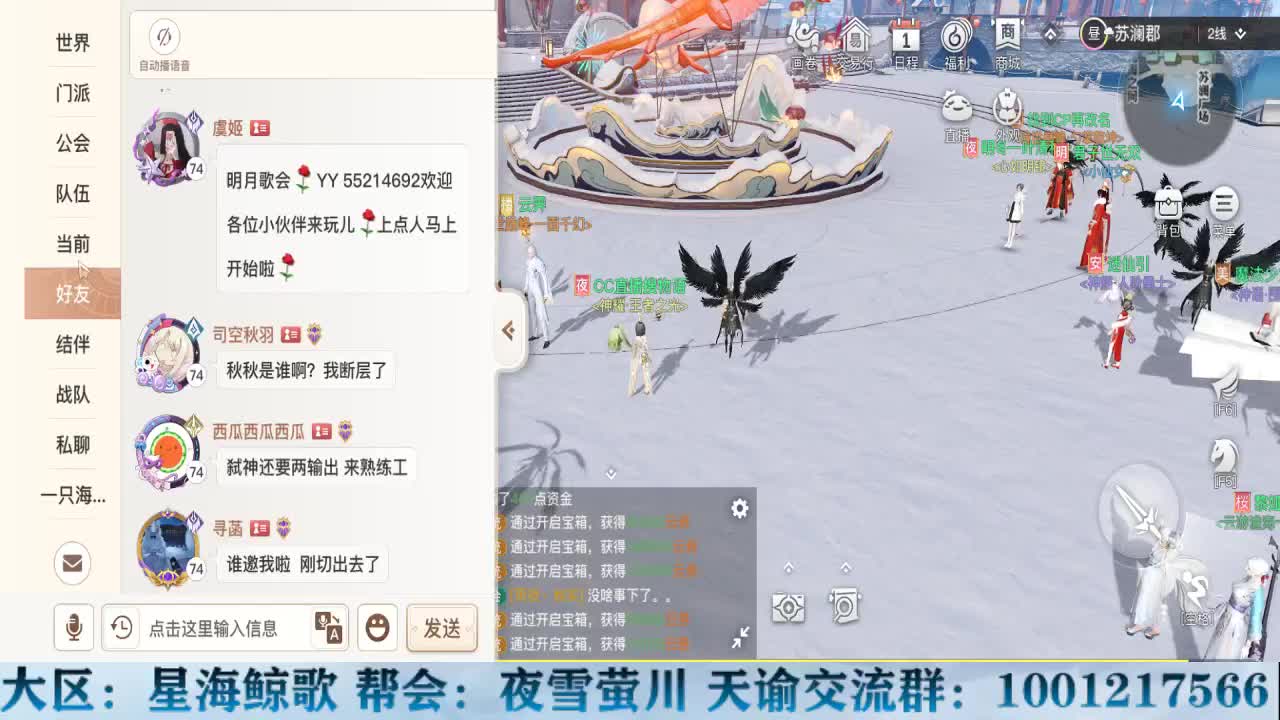This screenshot has width=1280, height=720.
Task: Click the mail envelope icon in the sidebar
Action: pos(71,564)
